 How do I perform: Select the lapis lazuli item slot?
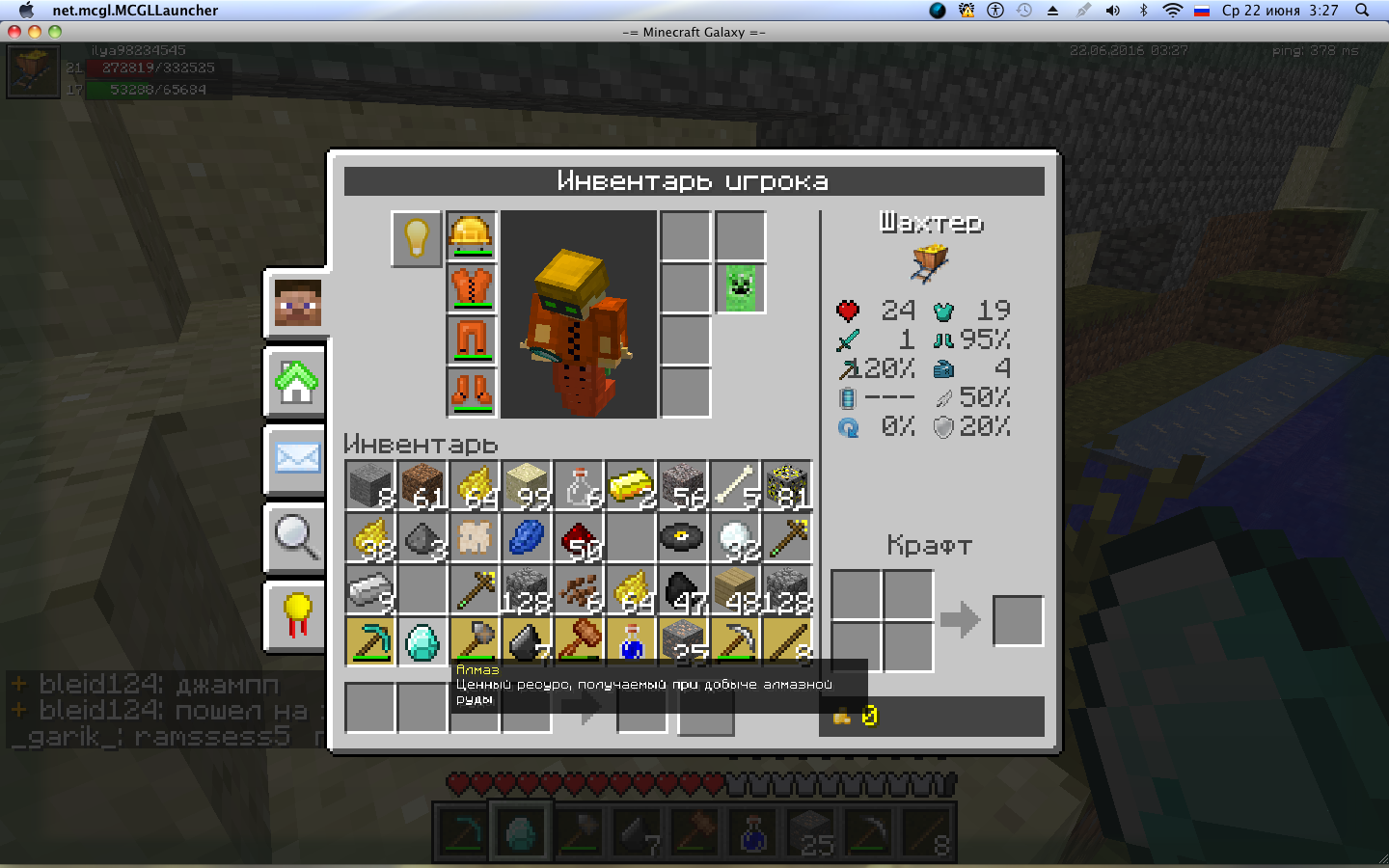point(527,537)
